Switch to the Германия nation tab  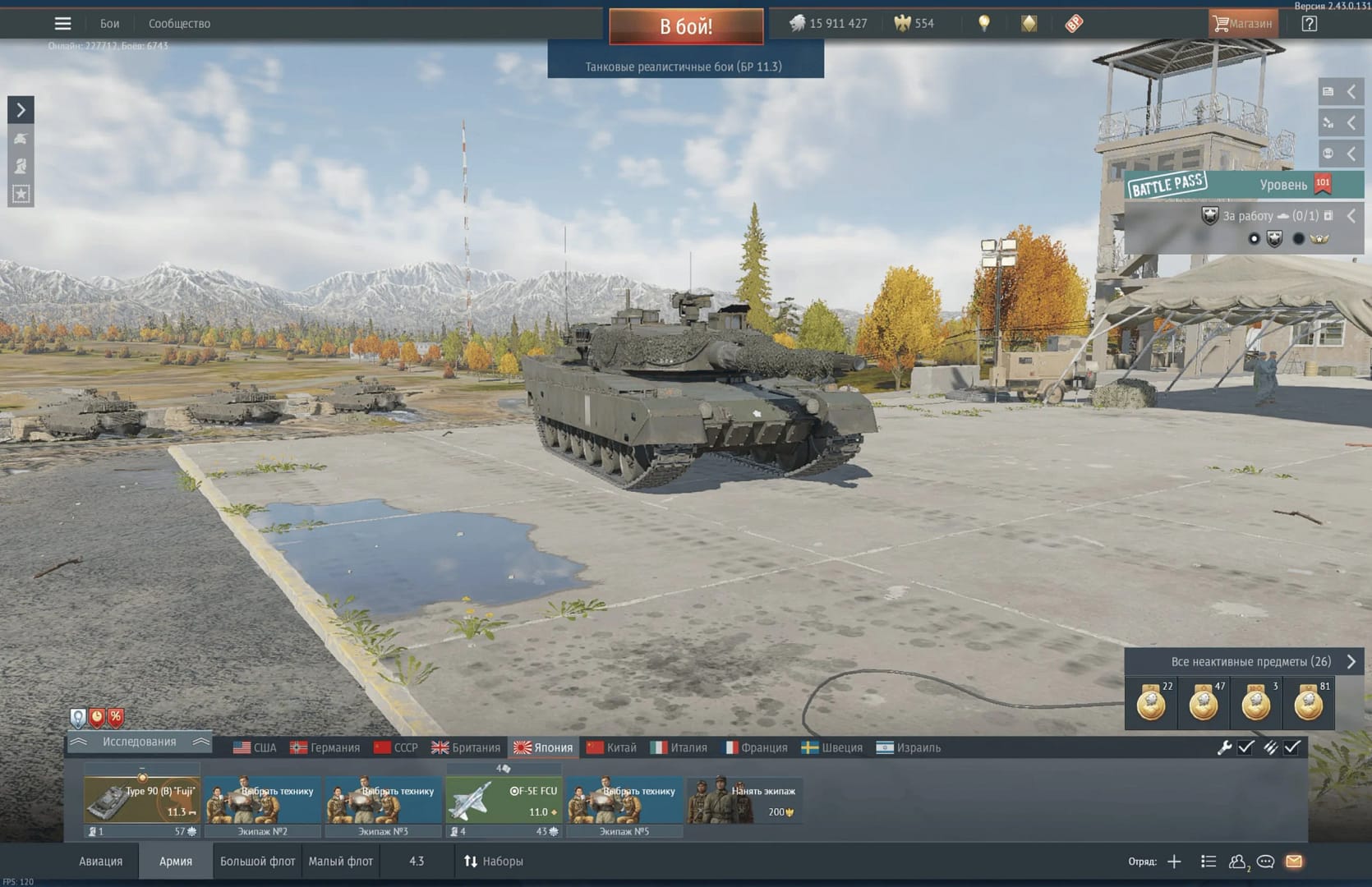tap(325, 747)
